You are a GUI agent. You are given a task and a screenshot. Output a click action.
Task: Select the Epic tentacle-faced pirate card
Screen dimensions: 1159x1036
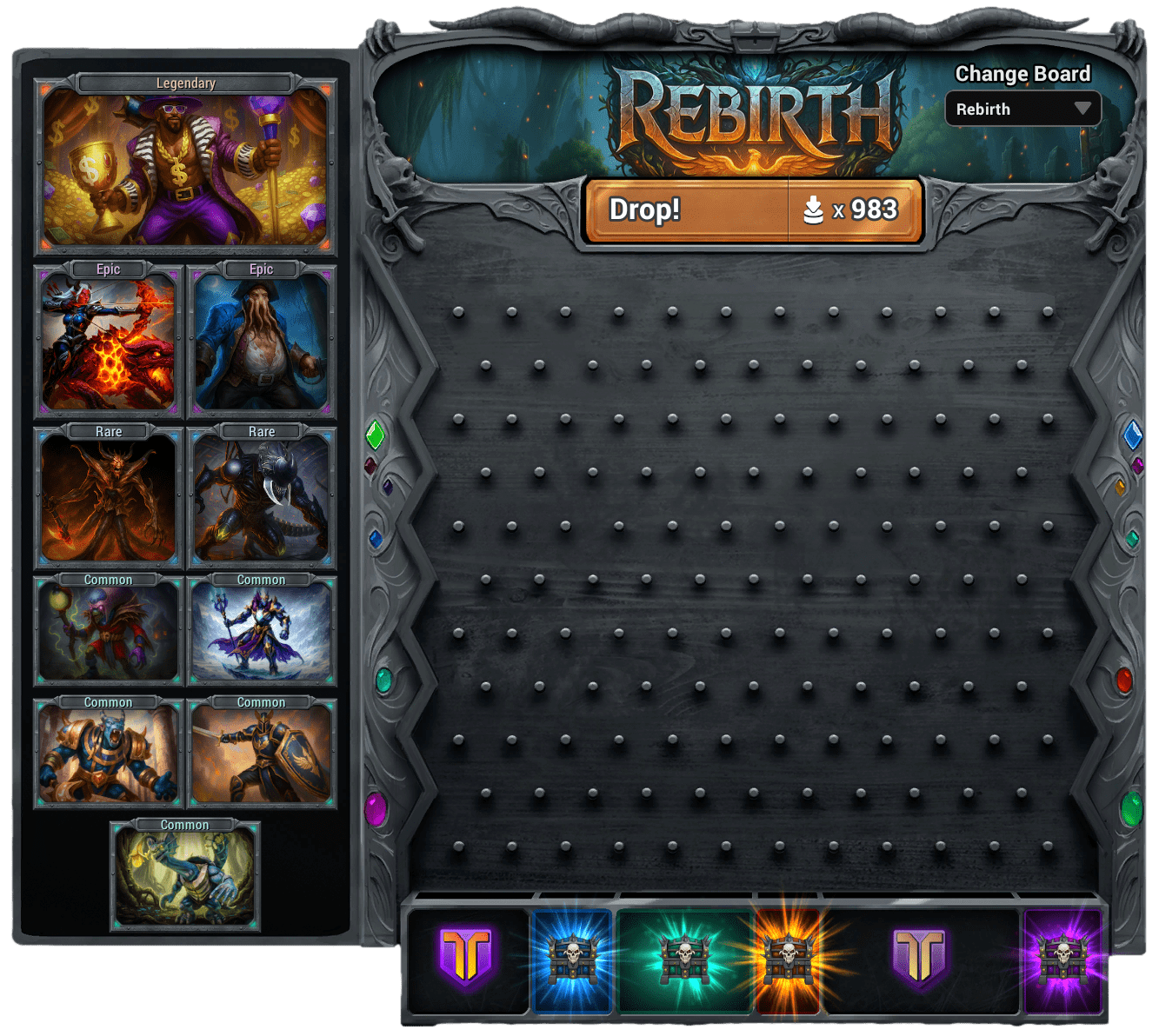click(262, 341)
